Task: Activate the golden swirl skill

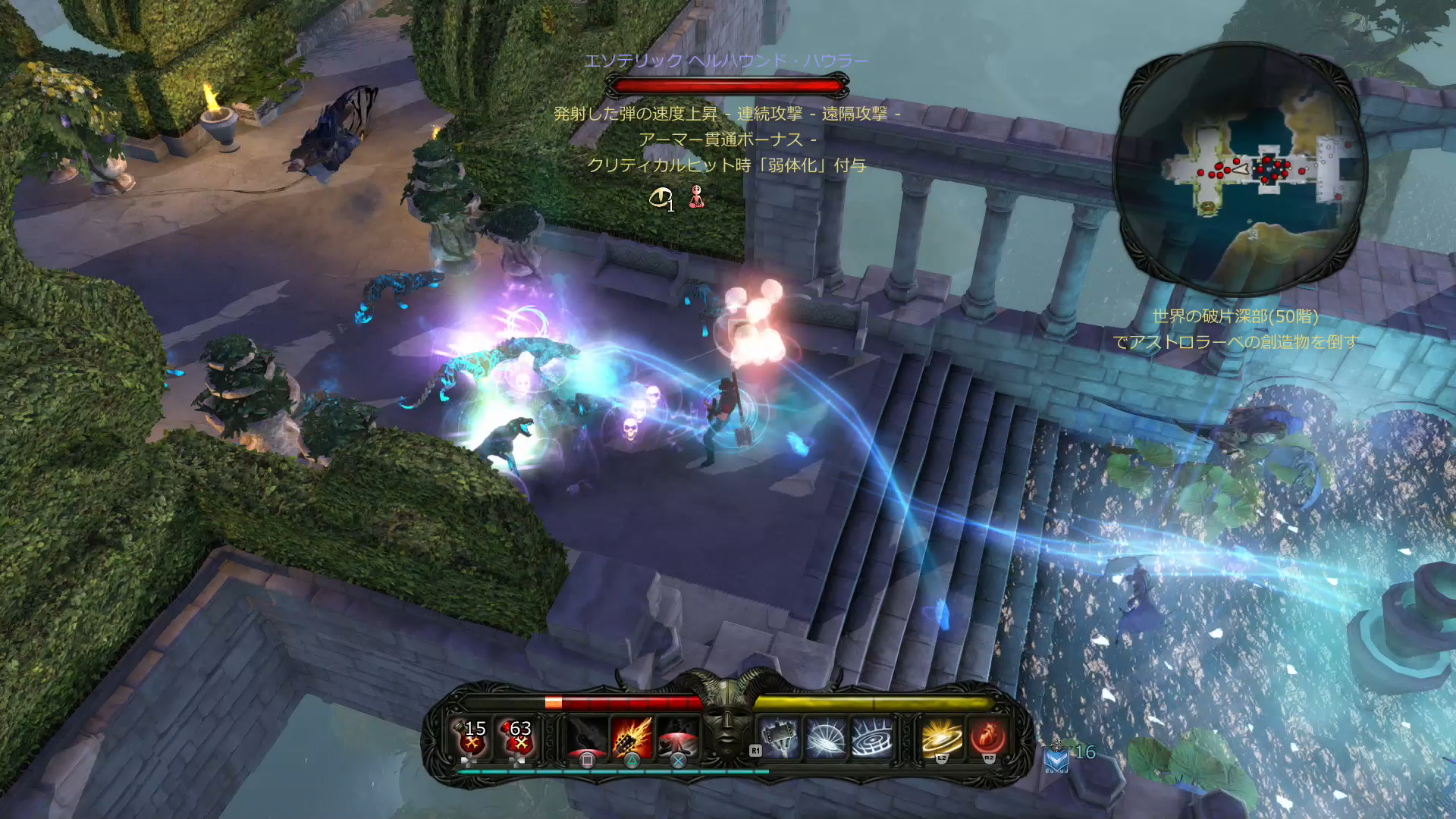Action: pyautogui.click(x=942, y=737)
